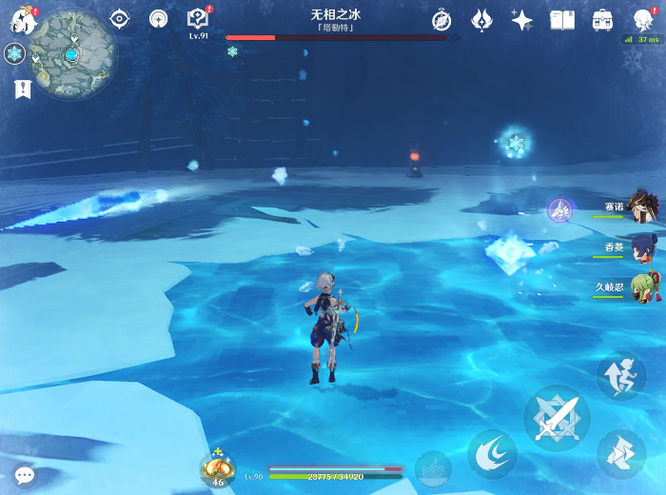Image resolution: width=666 pixels, height=495 pixels.
Task: Open the chat speech bubble
Action: 24,475
